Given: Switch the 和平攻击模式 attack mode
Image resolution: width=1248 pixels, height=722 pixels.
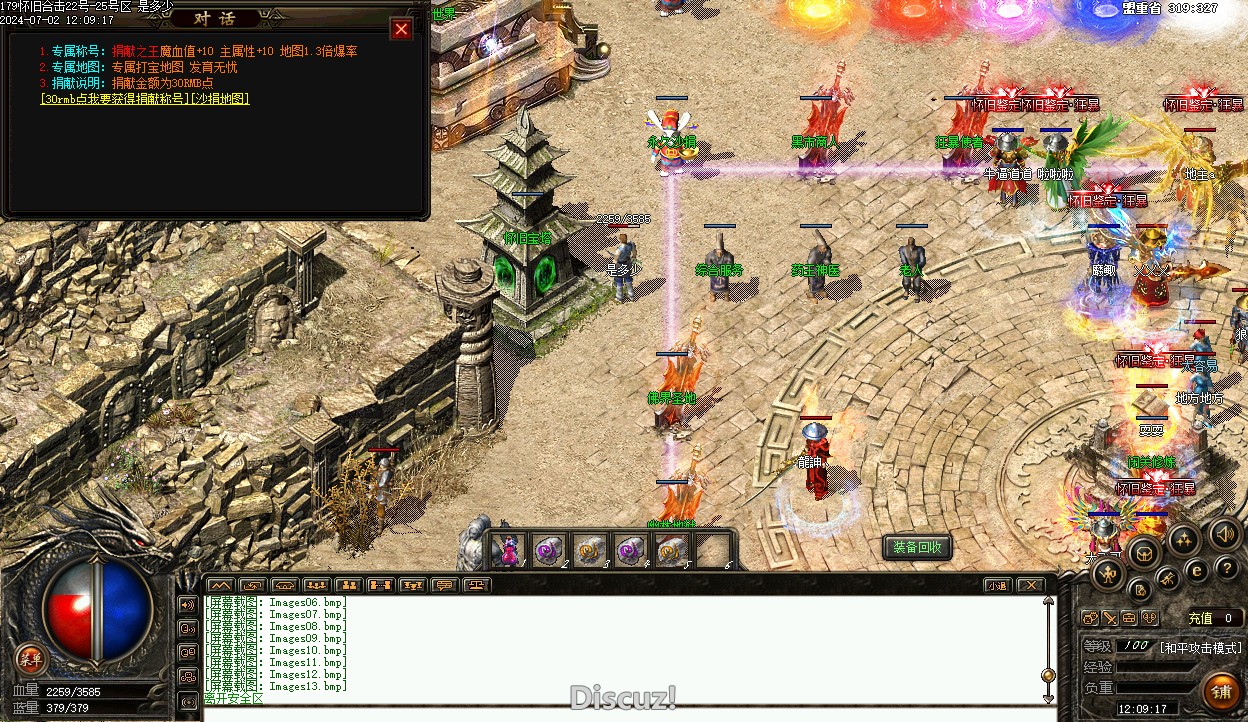Looking at the screenshot, I should pyautogui.click(x=1200, y=648).
